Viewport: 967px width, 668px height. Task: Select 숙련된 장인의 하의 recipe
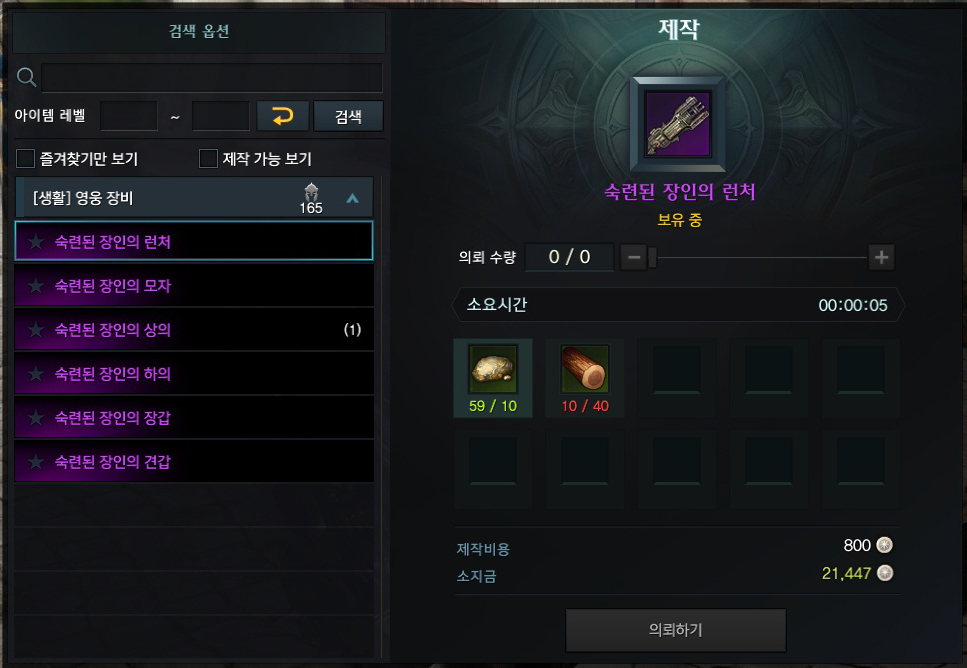coord(194,374)
